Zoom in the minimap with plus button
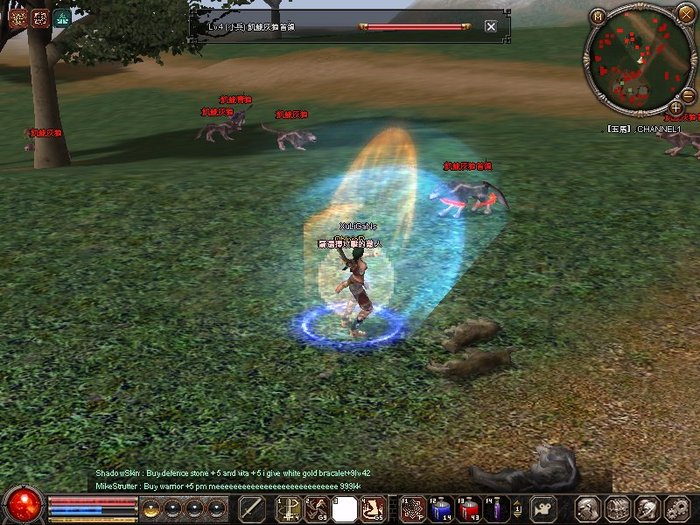This screenshot has width=700, height=525. 676,107
